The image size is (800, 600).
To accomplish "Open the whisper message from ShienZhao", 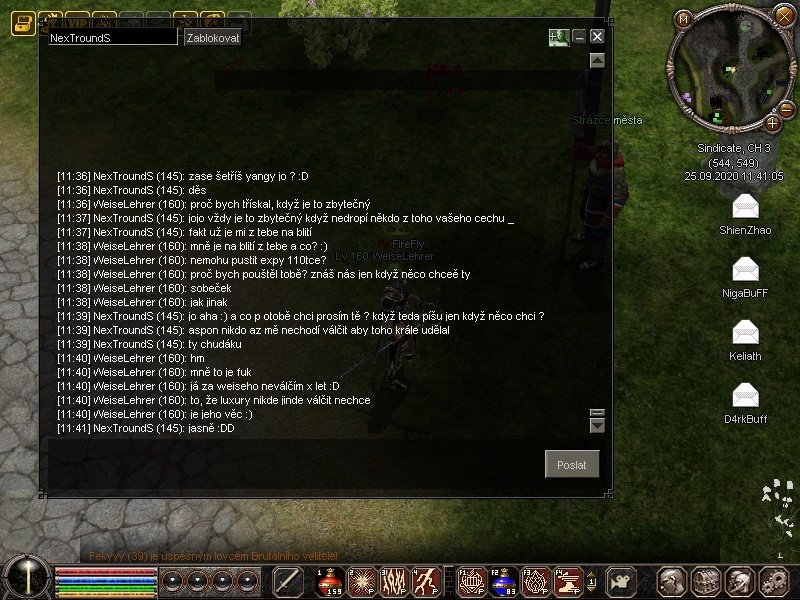I will [745, 207].
